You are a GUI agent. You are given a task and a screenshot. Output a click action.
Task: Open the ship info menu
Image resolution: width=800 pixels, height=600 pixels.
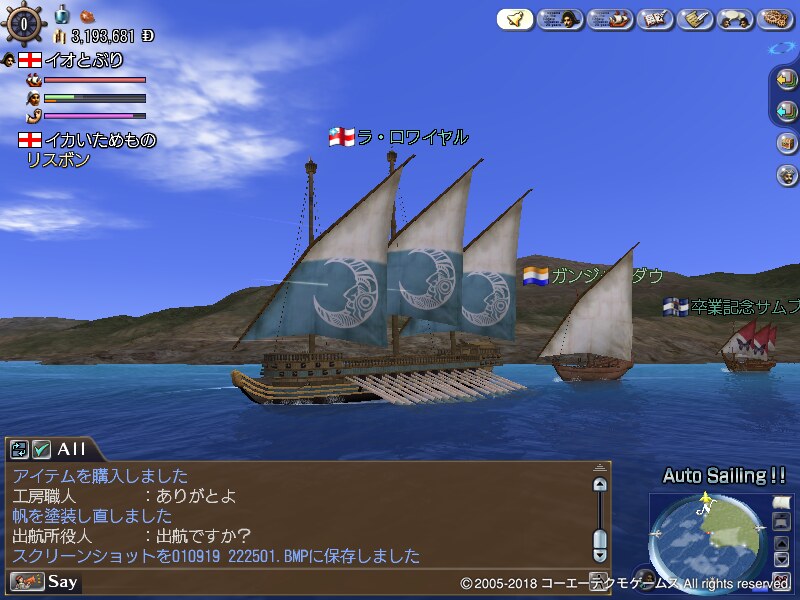pos(610,19)
